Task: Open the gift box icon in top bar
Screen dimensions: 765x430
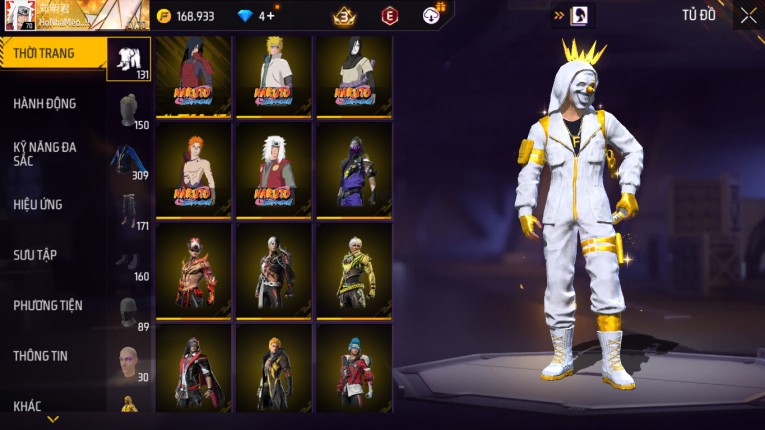Action: 433,14
